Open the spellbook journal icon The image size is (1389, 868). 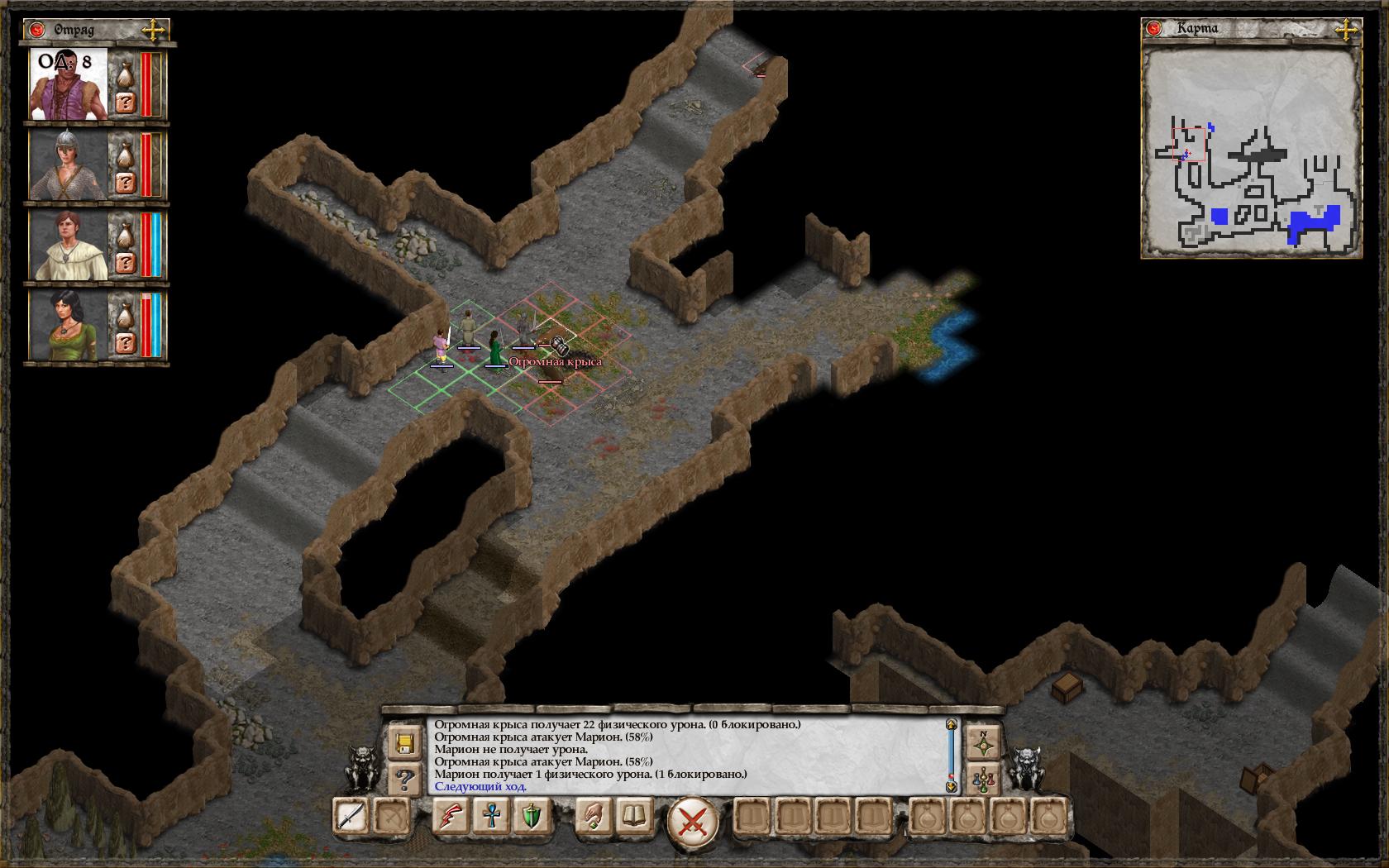pyautogui.click(x=633, y=817)
